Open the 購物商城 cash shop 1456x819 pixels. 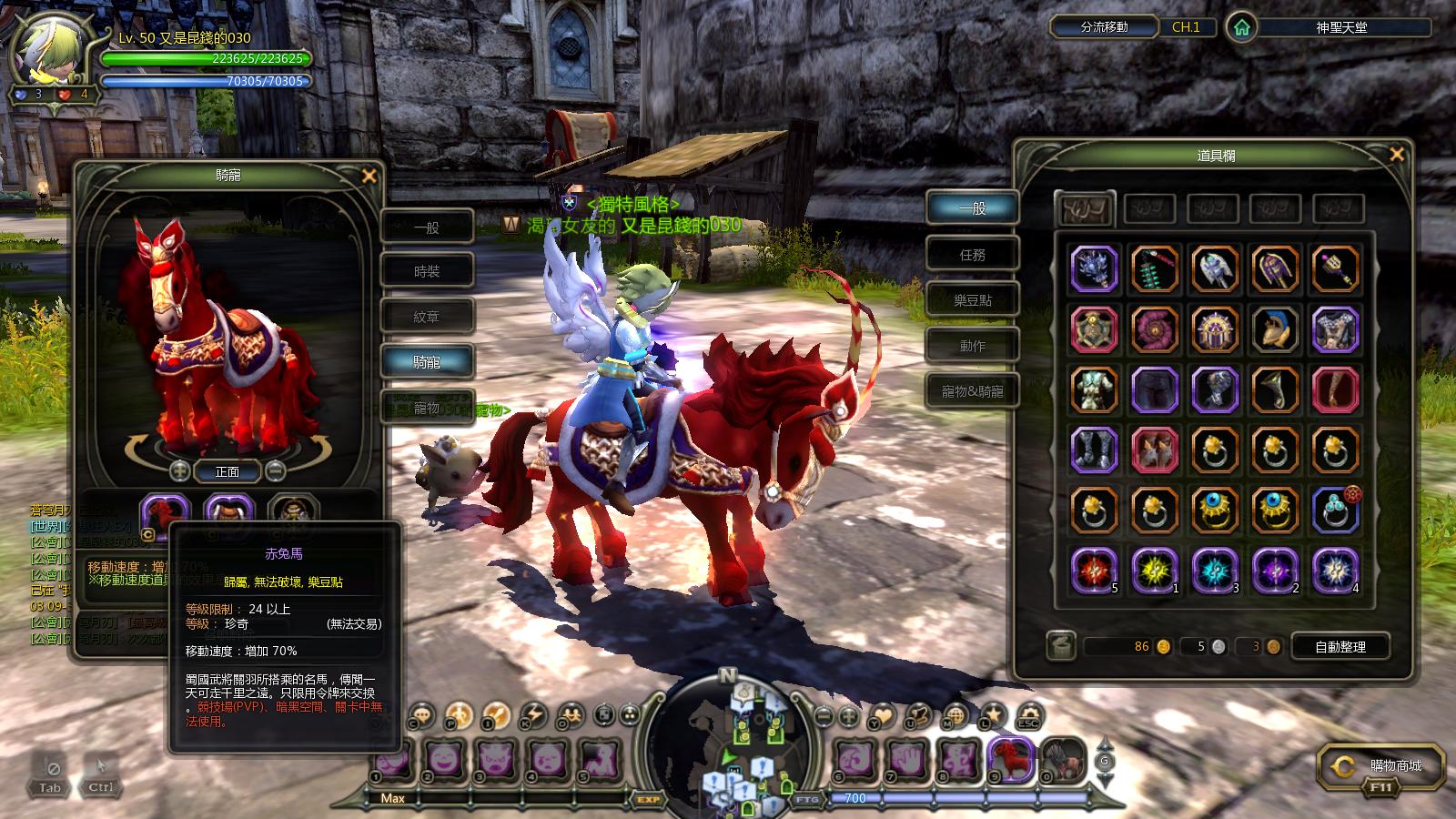point(1381,767)
